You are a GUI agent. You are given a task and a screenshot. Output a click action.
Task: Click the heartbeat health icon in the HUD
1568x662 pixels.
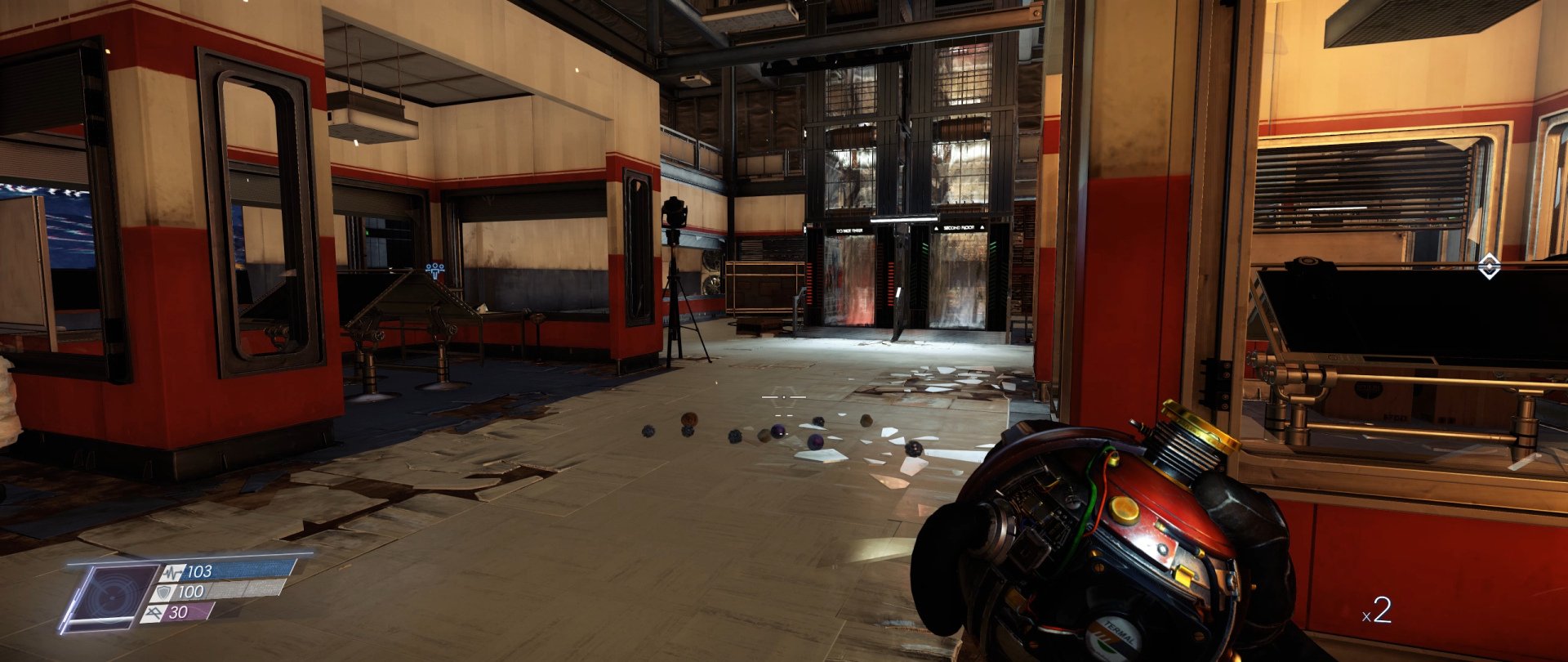pos(172,573)
